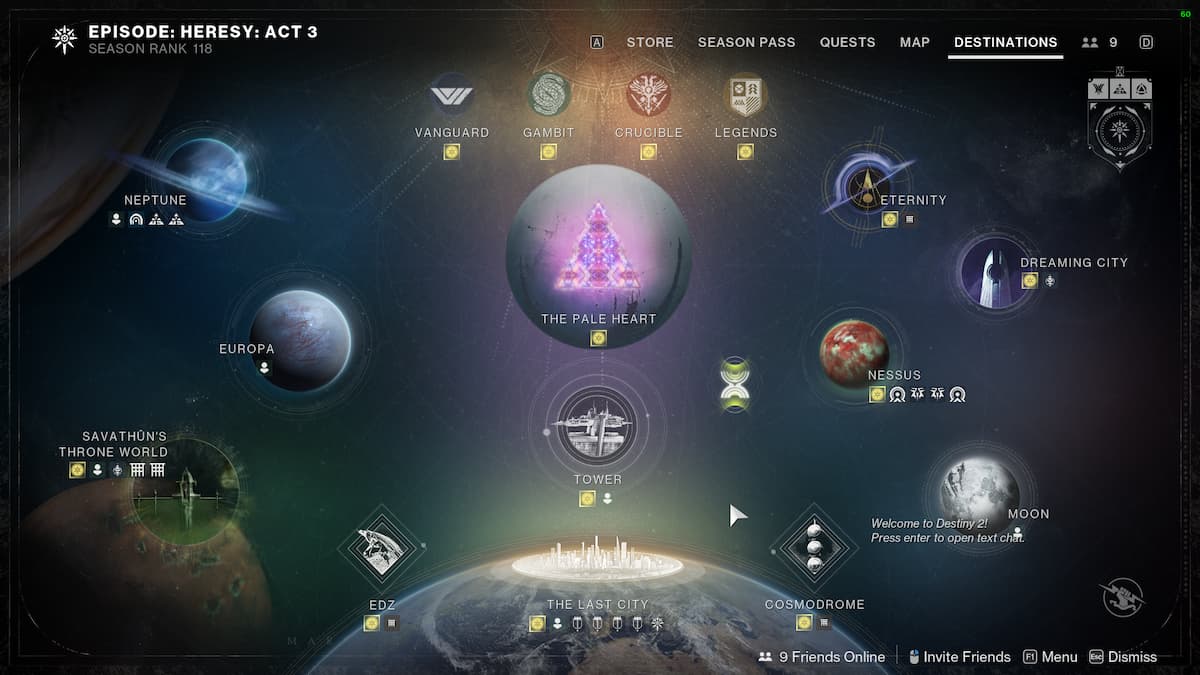
Task: Click the Invite Friends button
Action: [958, 657]
